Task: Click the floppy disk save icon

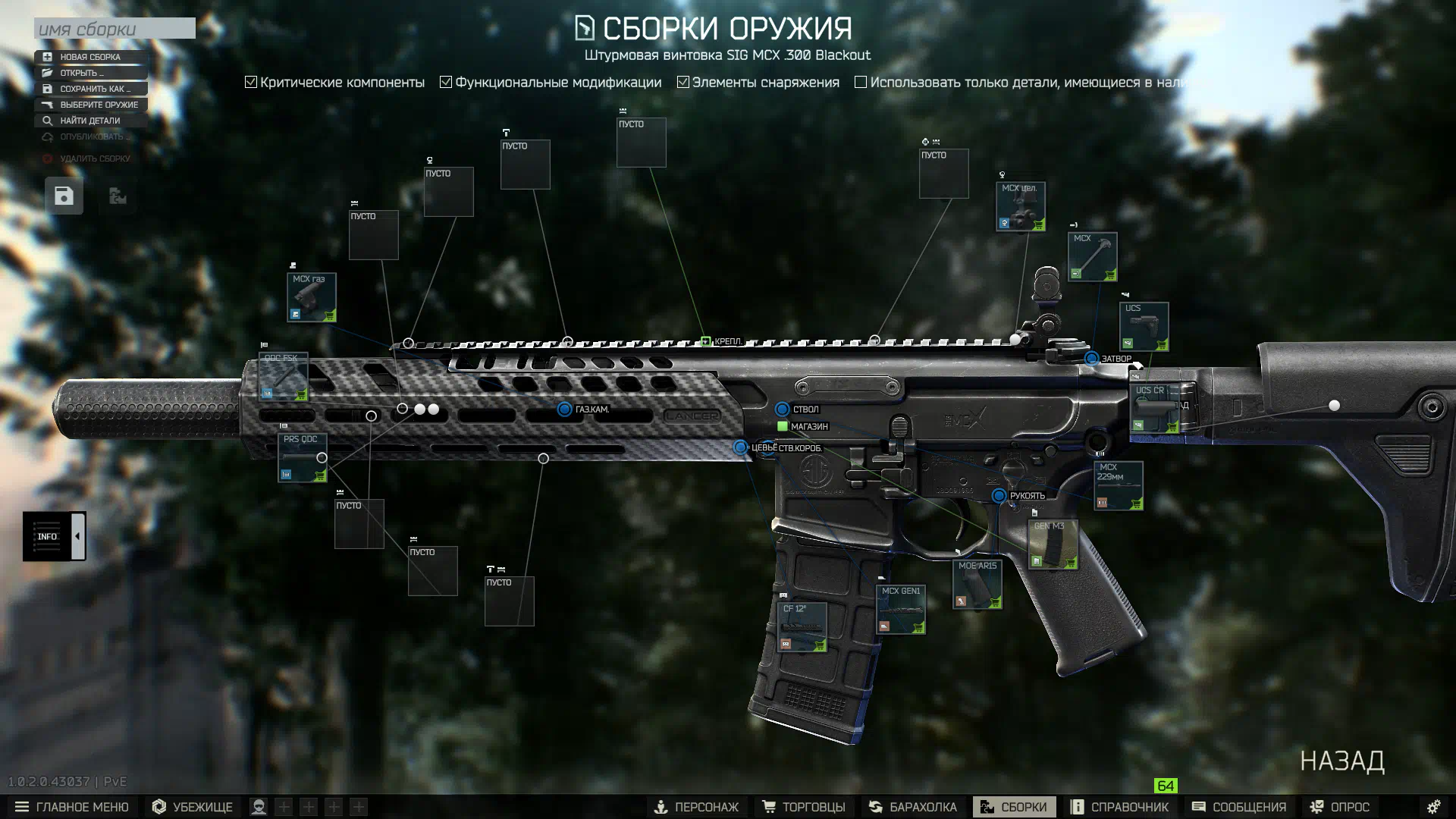Action: [64, 196]
